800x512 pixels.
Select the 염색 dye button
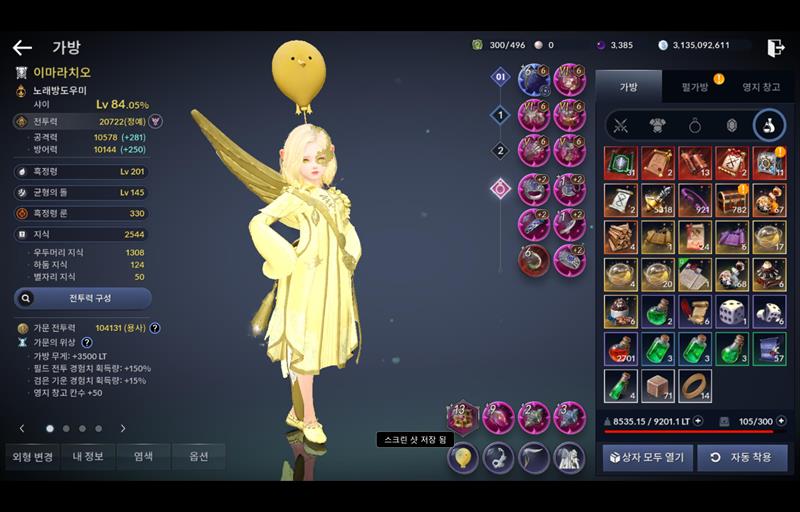pyautogui.click(x=144, y=456)
